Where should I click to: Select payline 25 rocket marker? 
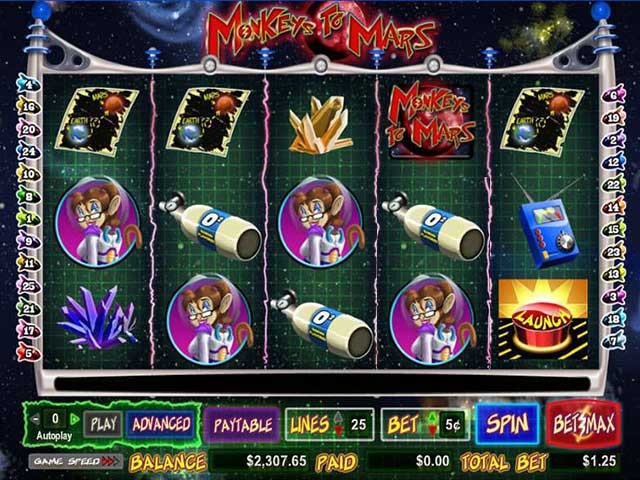[27, 285]
